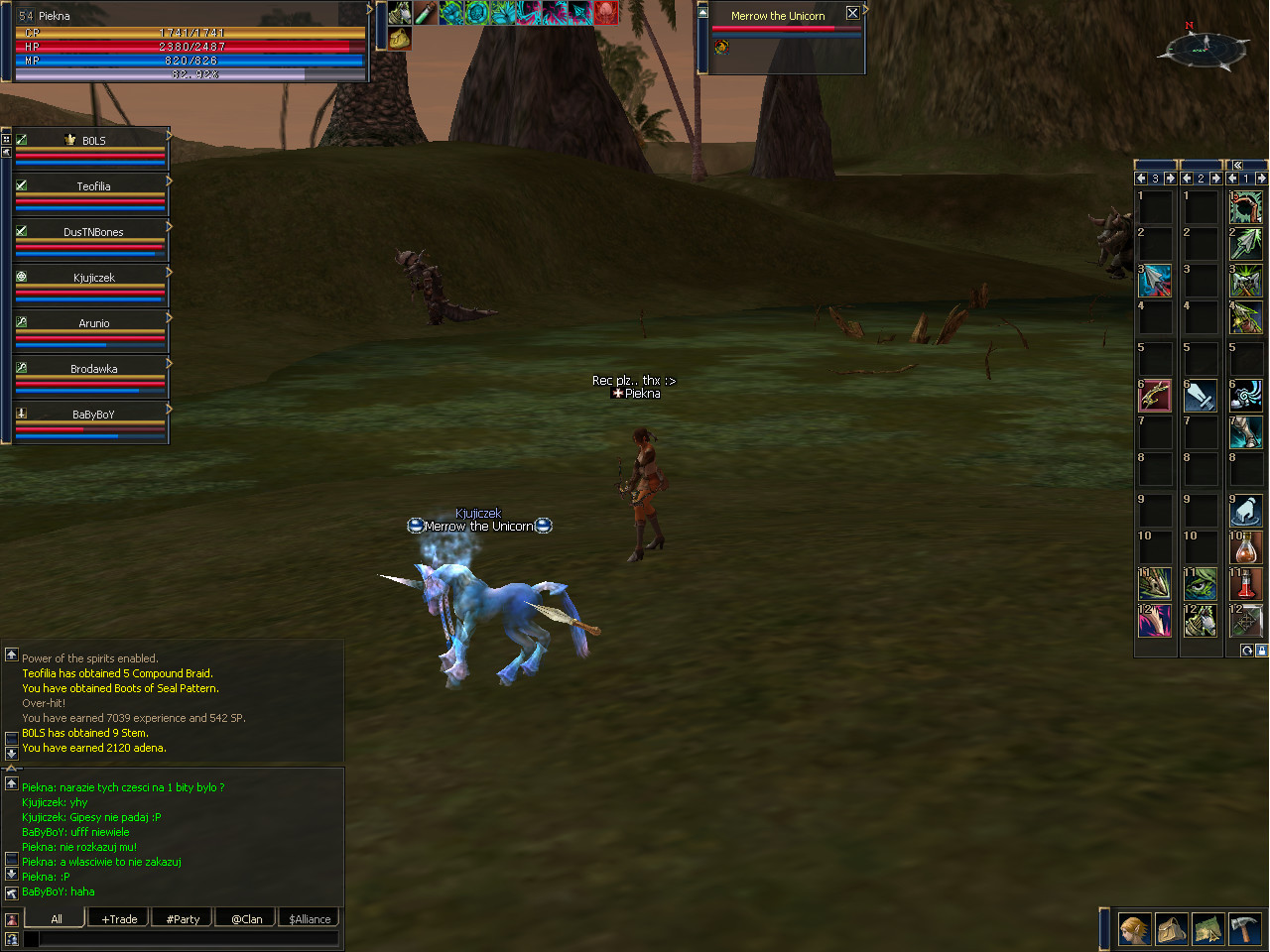Screen dimensions: 1270x952
Task: Choose party member Arunio
Action: pos(93,323)
